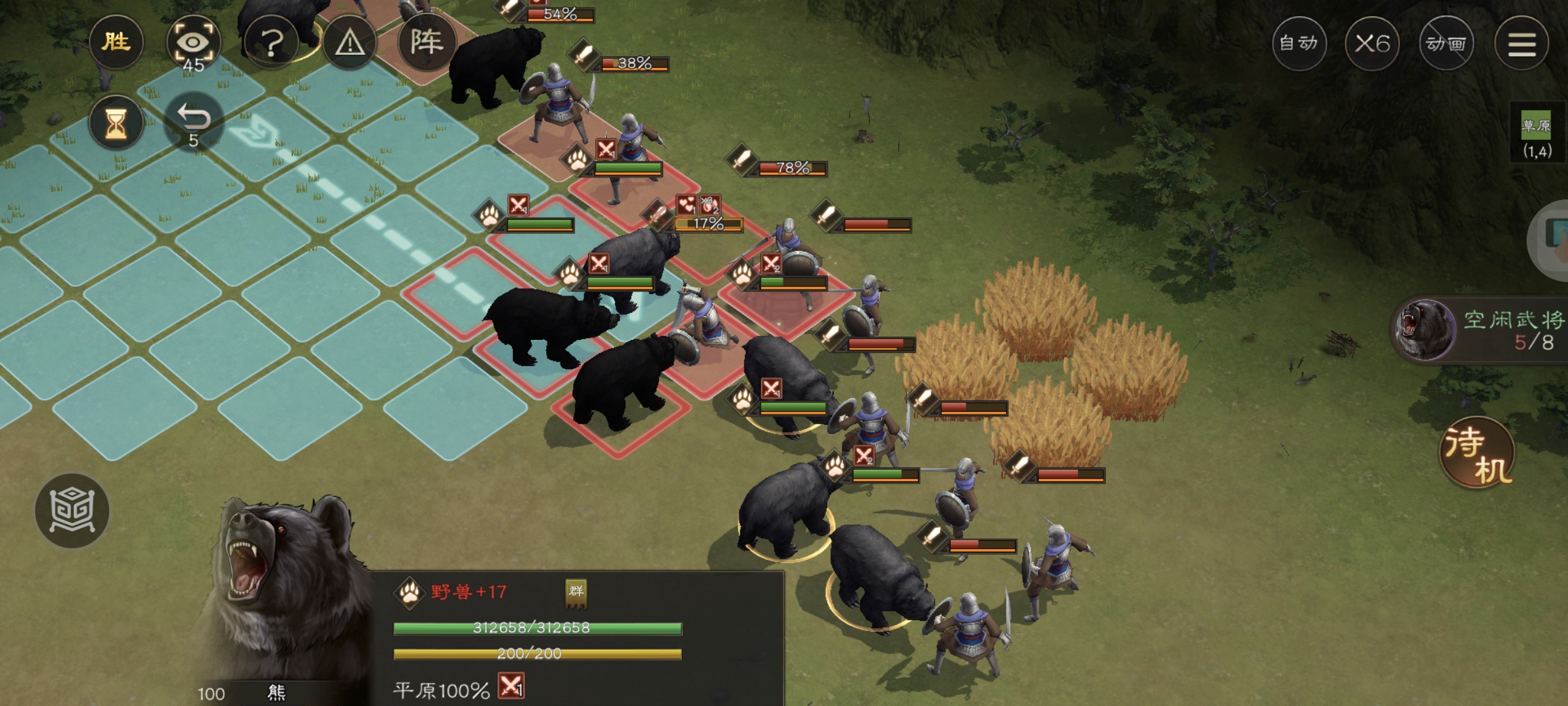Open the 胜 victory conditions button
The height and width of the screenshot is (706, 1568).
pos(116,43)
